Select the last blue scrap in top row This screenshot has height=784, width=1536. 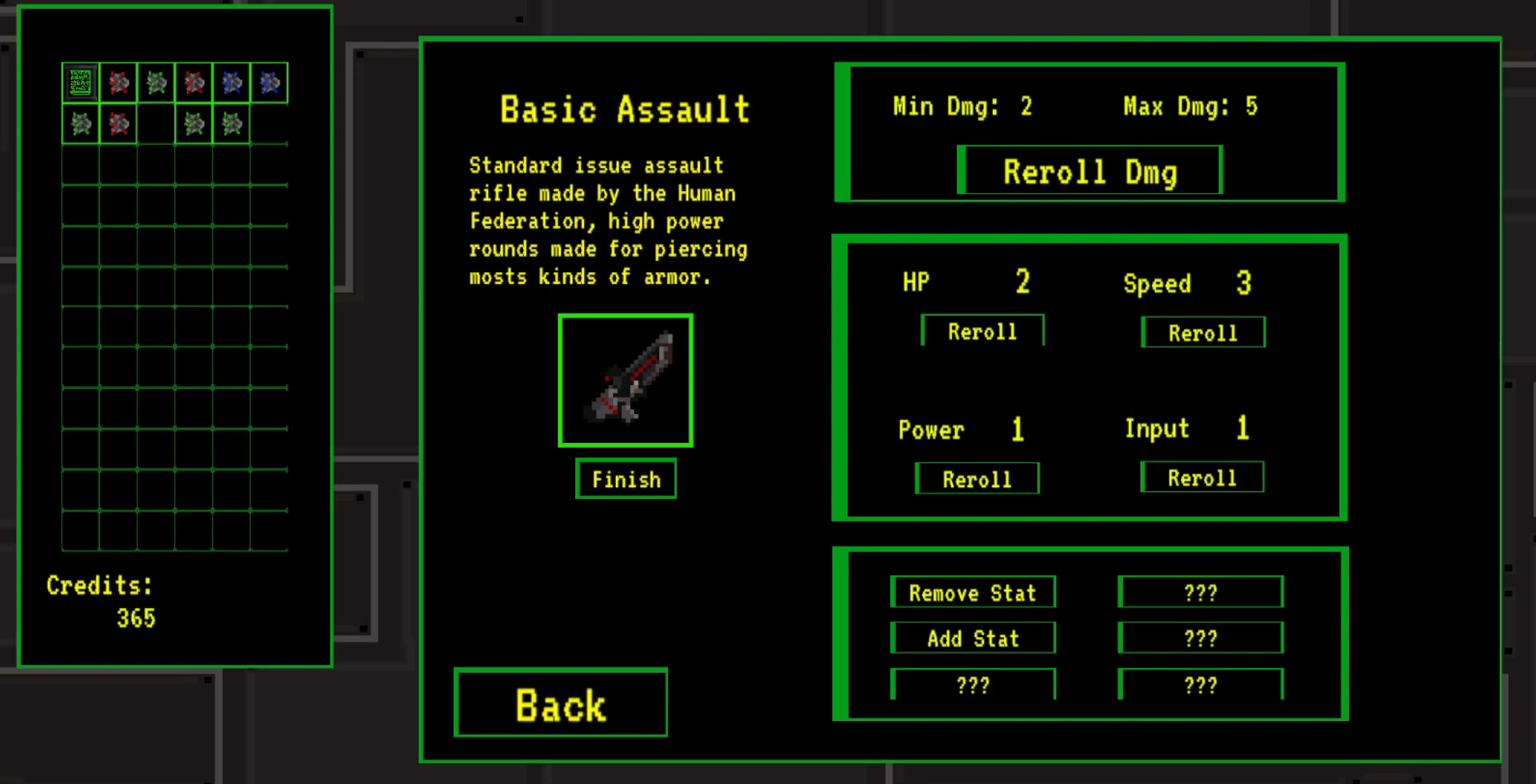coord(270,82)
